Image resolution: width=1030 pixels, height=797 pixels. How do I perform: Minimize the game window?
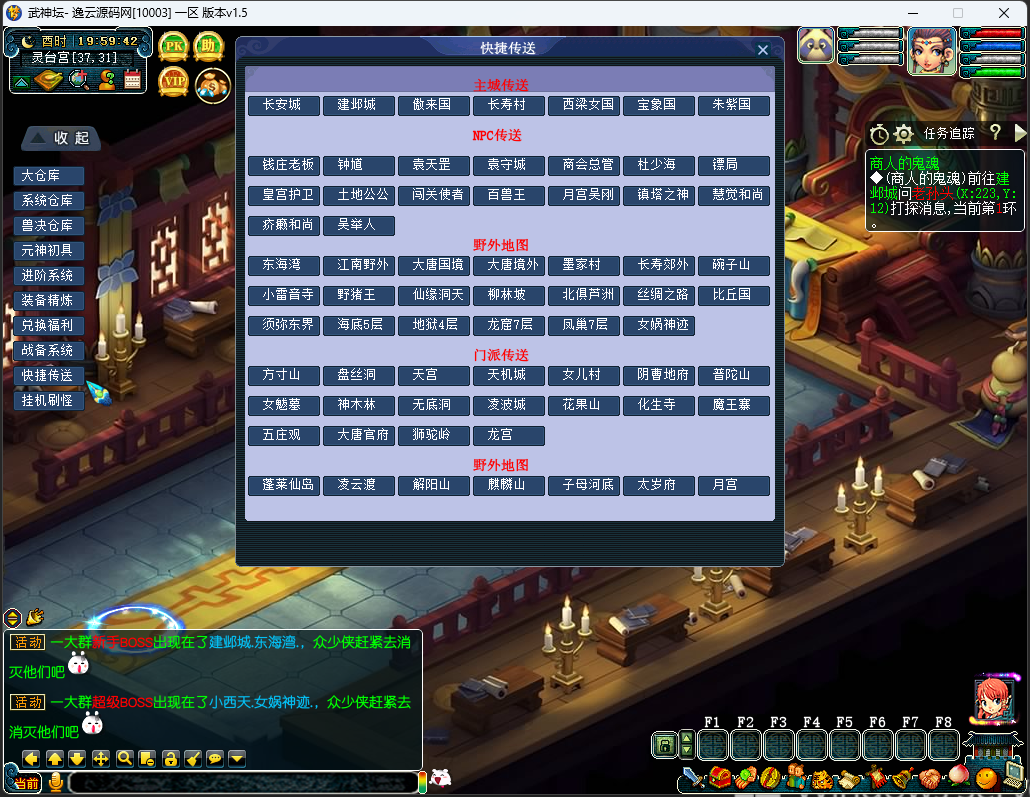pyautogui.click(x=910, y=13)
